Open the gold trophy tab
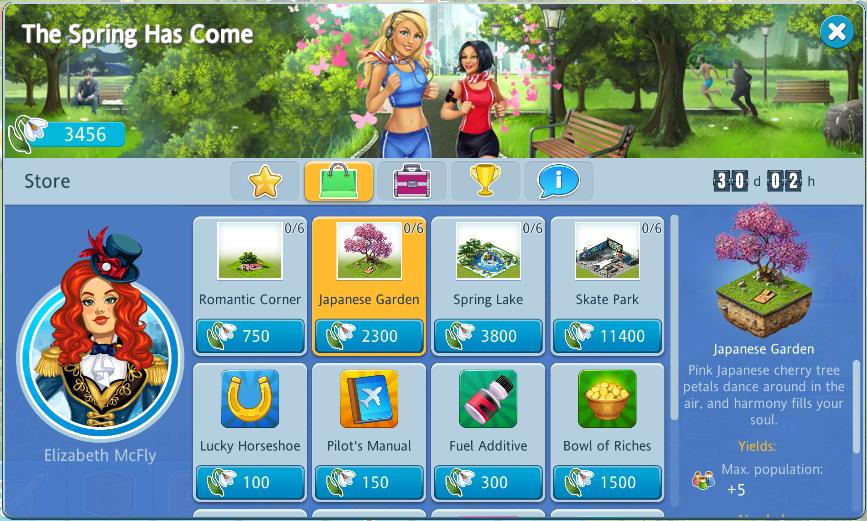This screenshot has width=867, height=521. [485, 182]
